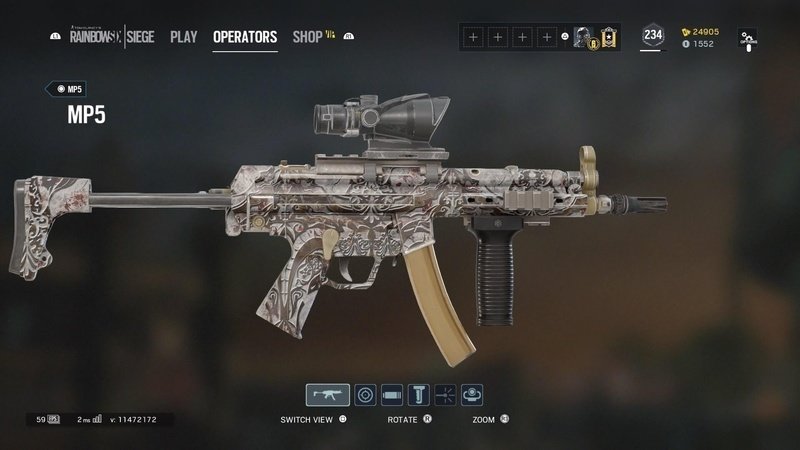800x450 pixels.
Task: Select the weapon overview gun icon
Action: pos(327,395)
